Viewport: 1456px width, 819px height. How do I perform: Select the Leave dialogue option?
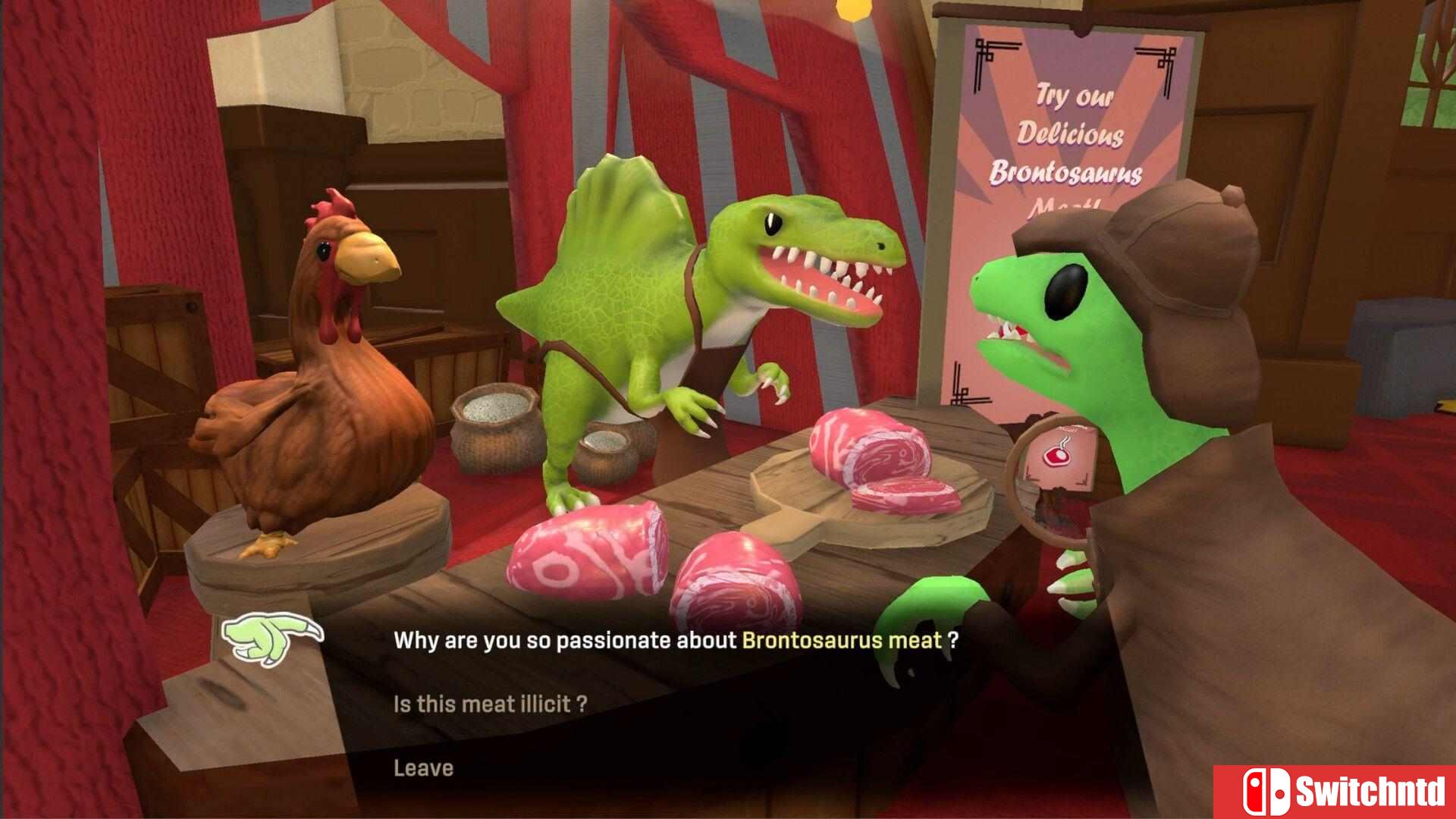[x=423, y=768]
